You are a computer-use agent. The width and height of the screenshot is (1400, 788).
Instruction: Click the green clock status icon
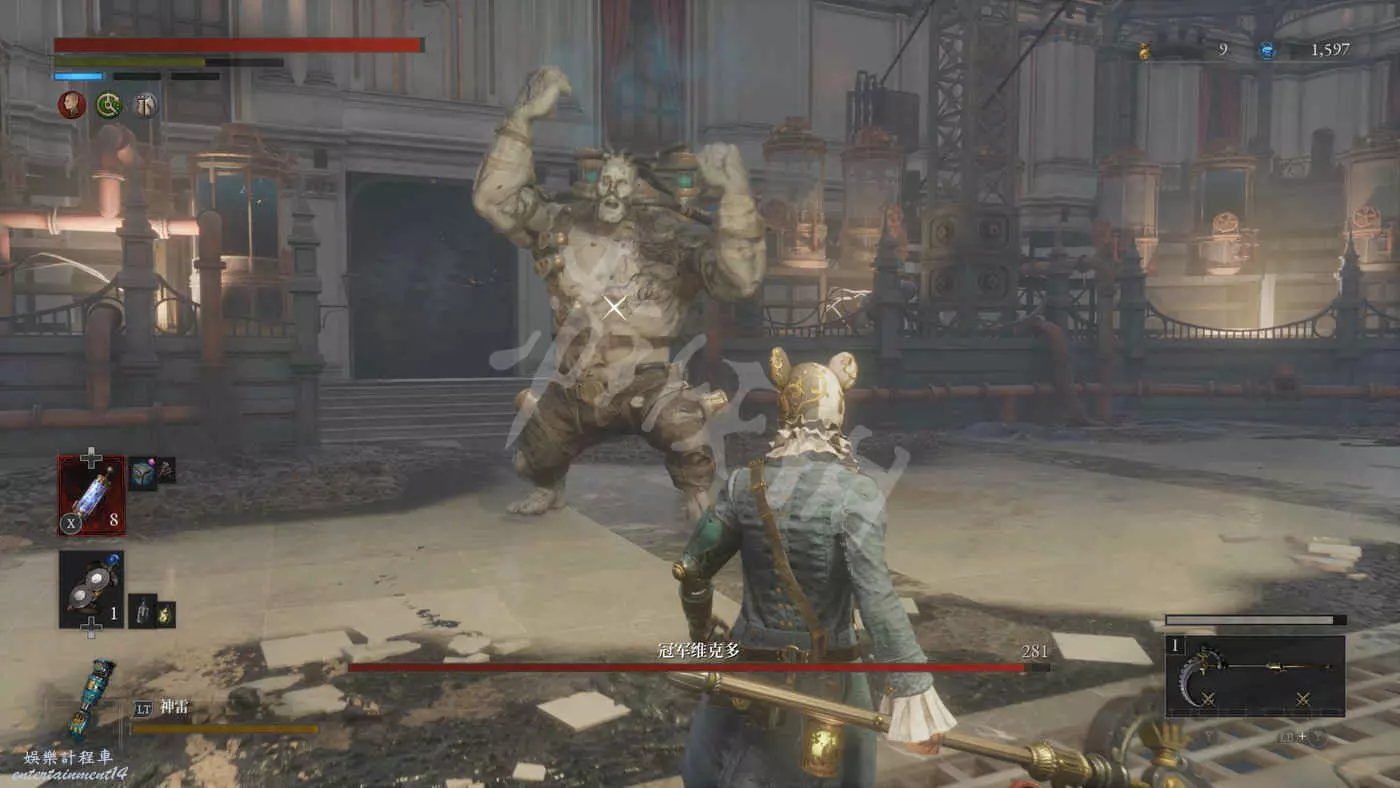pos(109,105)
